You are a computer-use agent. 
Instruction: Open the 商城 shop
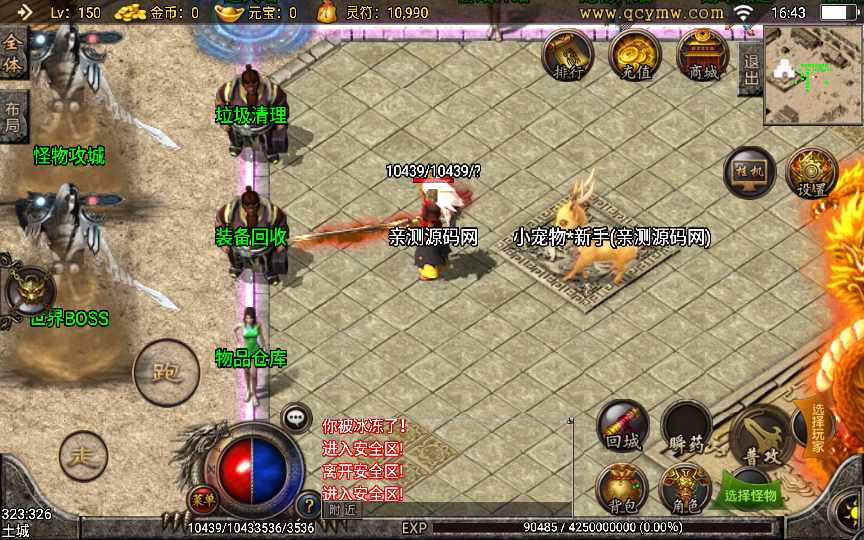[x=702, y=56]
